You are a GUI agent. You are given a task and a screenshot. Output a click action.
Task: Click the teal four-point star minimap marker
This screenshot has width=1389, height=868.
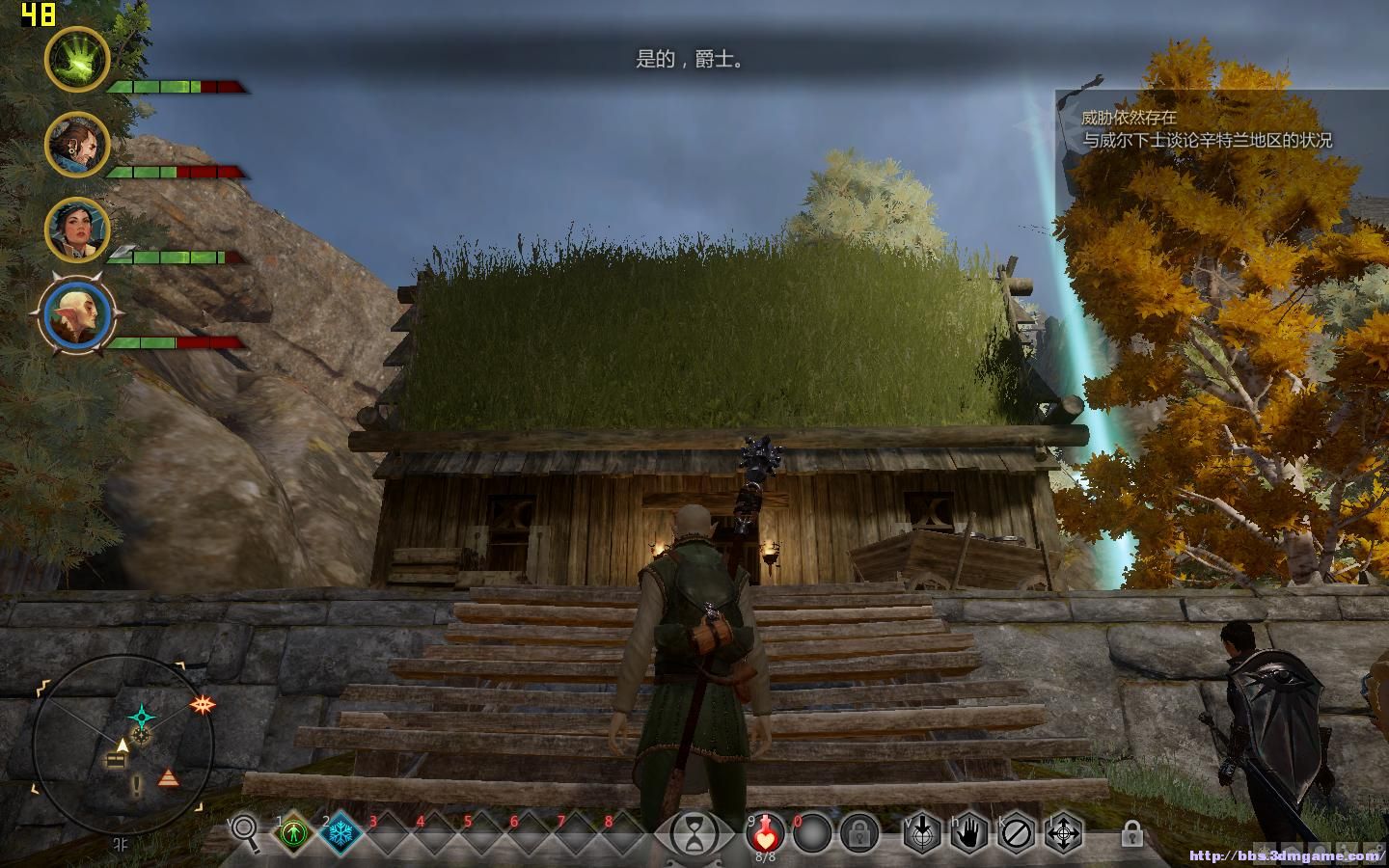coord(143,716)
